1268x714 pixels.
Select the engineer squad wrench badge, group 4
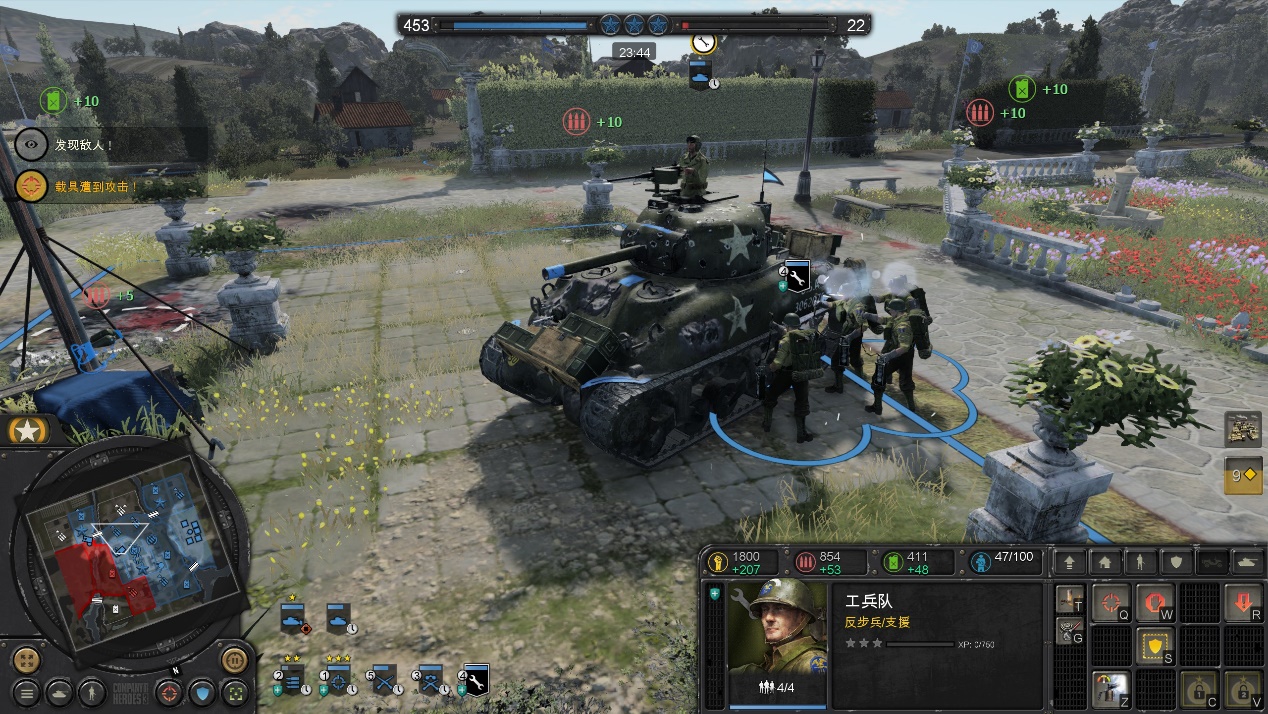point(476,680)
